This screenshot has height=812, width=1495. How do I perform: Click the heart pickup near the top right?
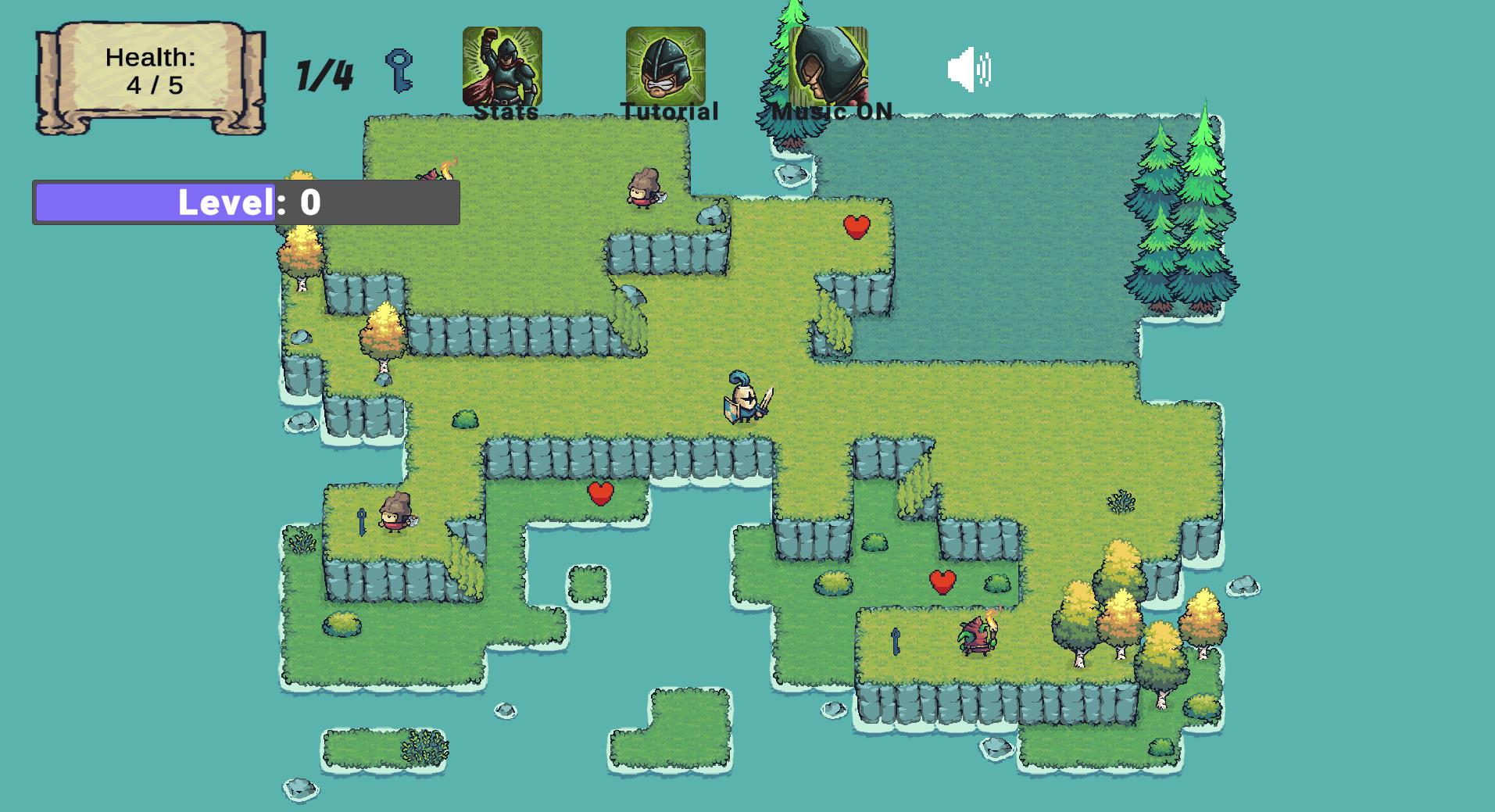pyautogui.click(x=855, y=229)
